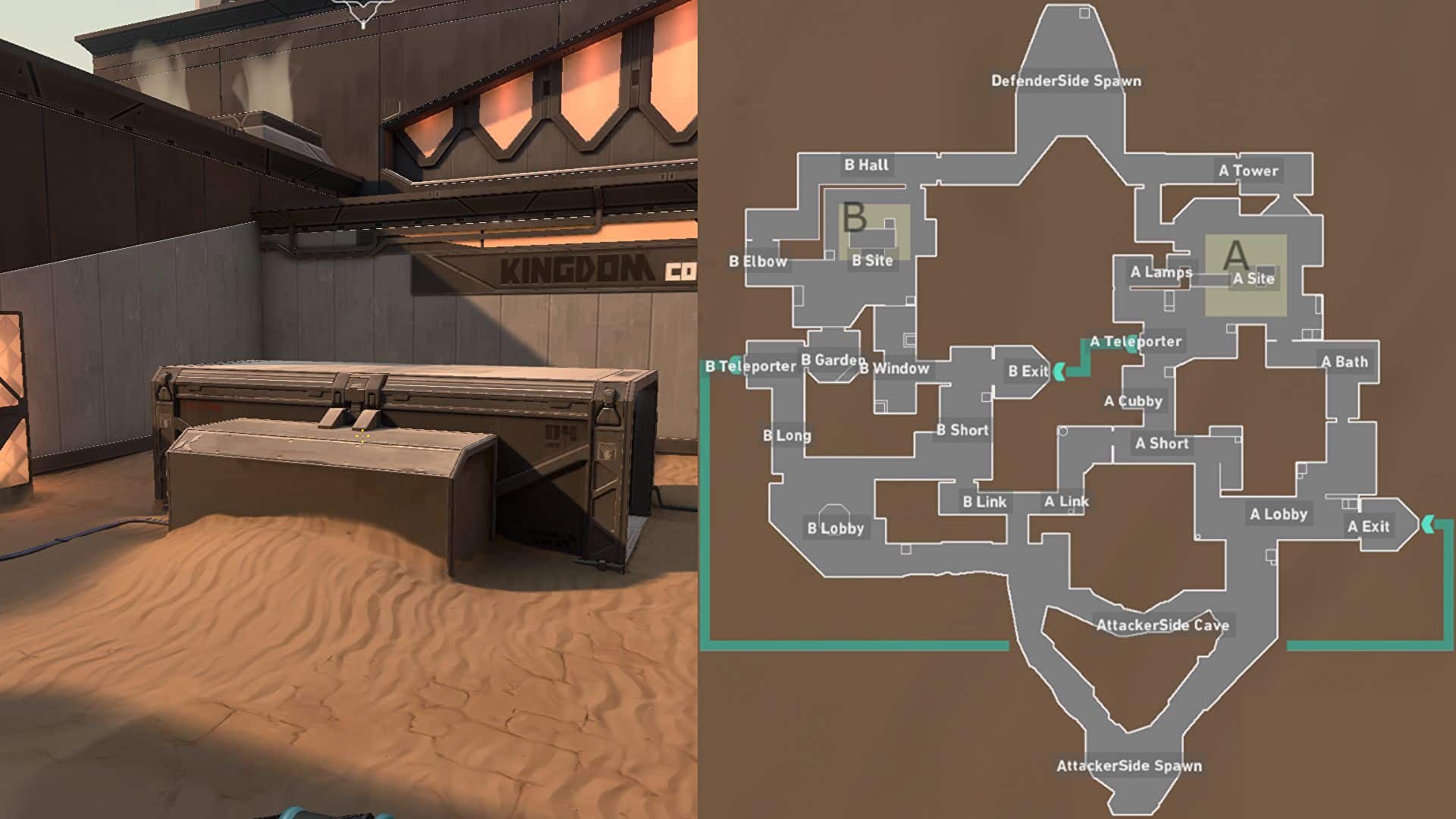The image size is (1456, 819).
Task: Select the B Teleporter label
Action: pyautogui.click(x=750, y=367)
